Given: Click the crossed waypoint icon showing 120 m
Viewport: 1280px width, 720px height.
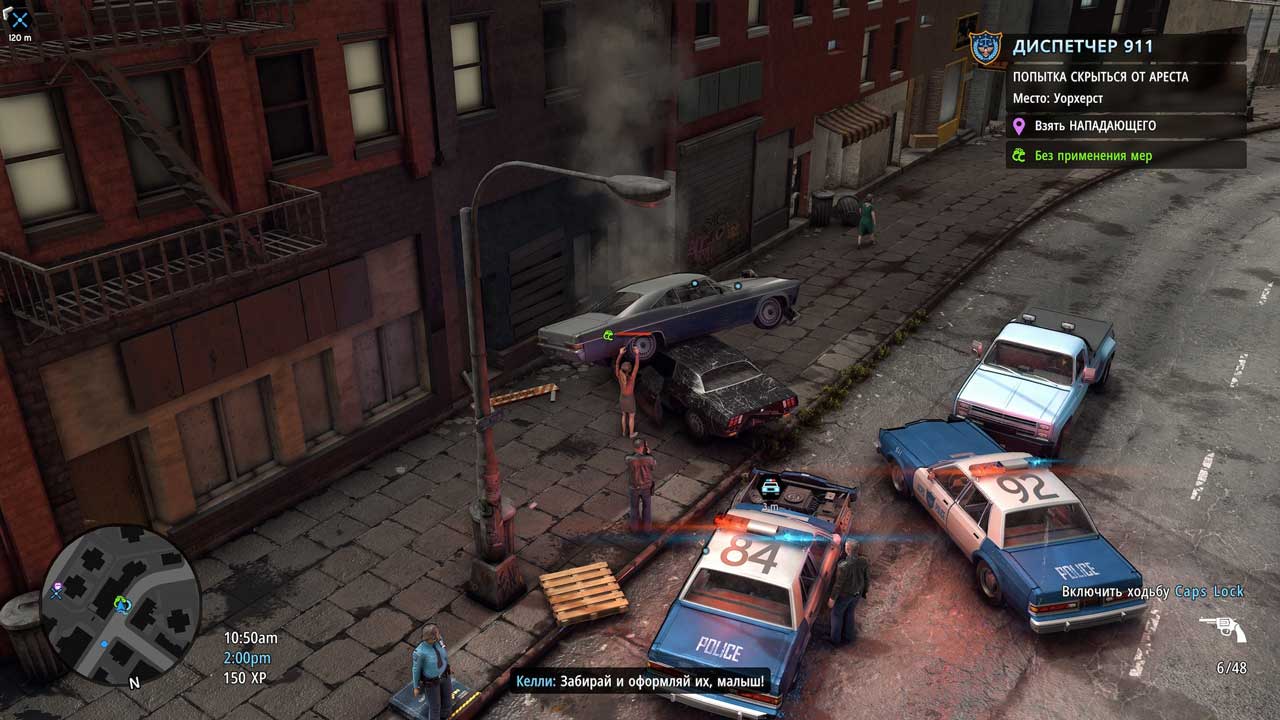Looking at the screenshot, I should tap(19, 18).
